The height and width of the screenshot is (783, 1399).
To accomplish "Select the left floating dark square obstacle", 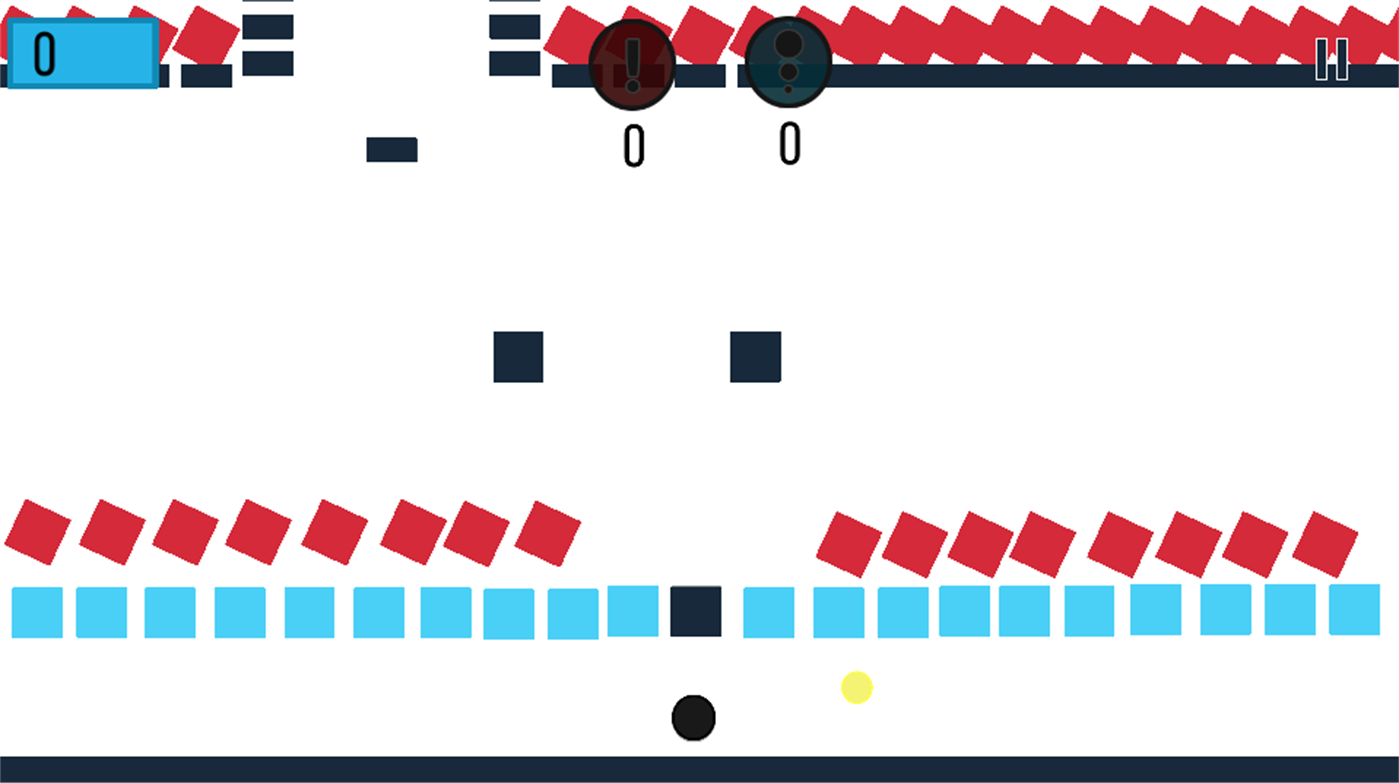I will [x=517, y=357].
